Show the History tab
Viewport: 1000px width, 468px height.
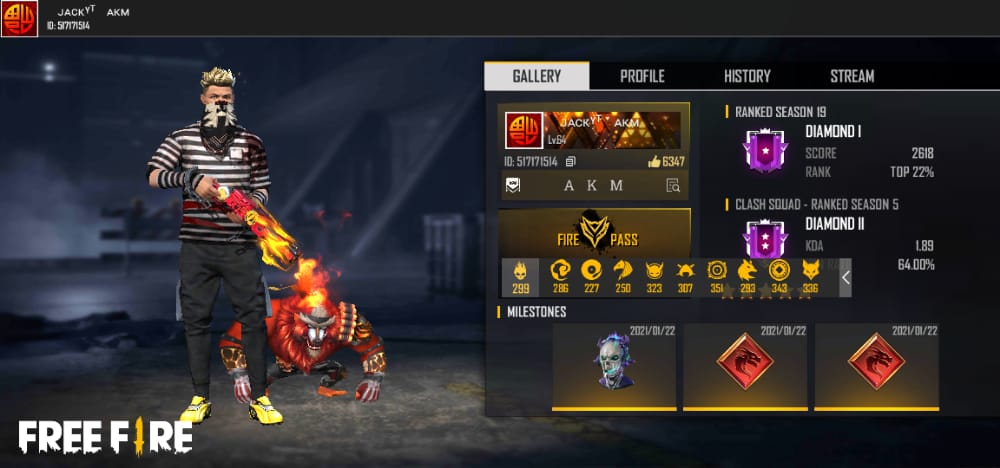[747, 76]
